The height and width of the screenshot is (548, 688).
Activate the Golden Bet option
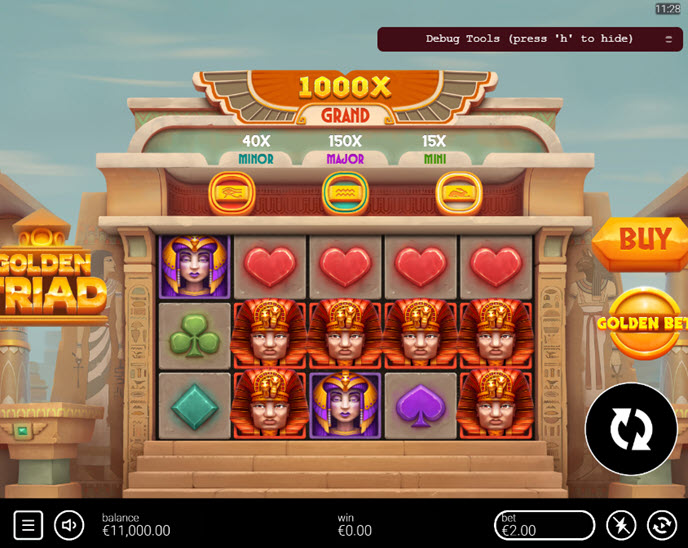tap(643, 323)
